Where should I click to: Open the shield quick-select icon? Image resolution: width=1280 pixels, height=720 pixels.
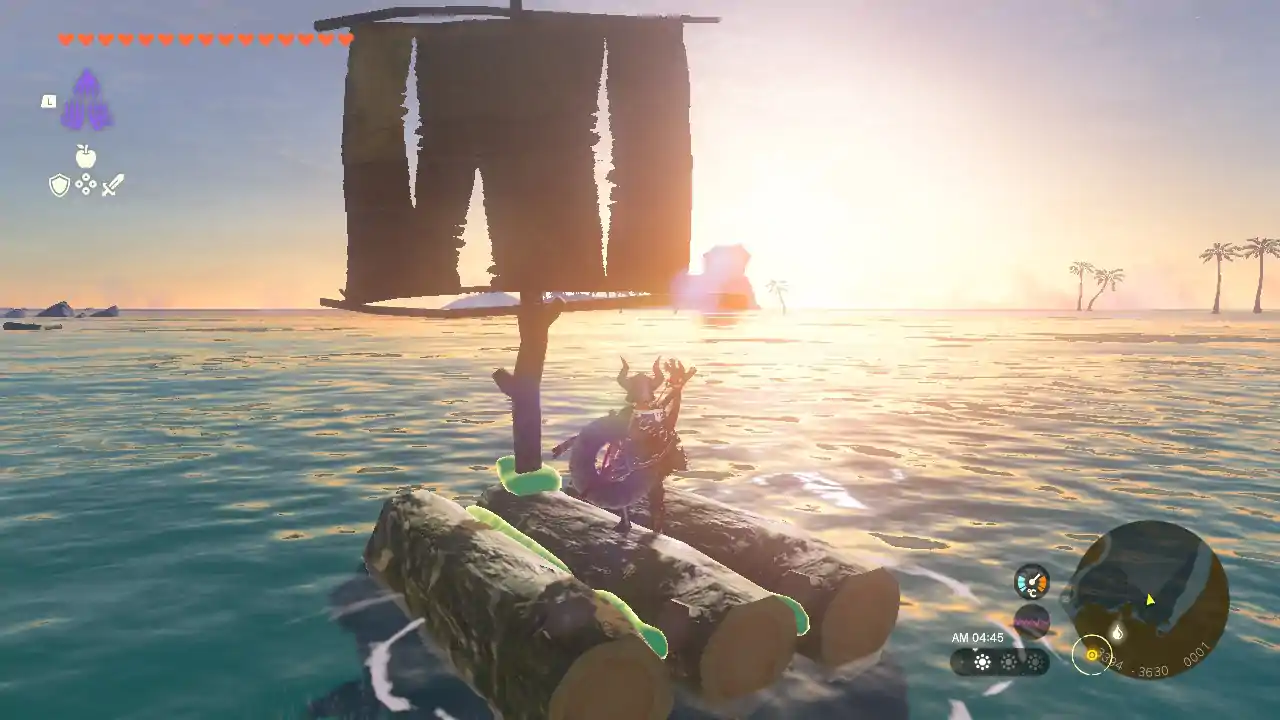pyautogui.click(x=59, y=185)
